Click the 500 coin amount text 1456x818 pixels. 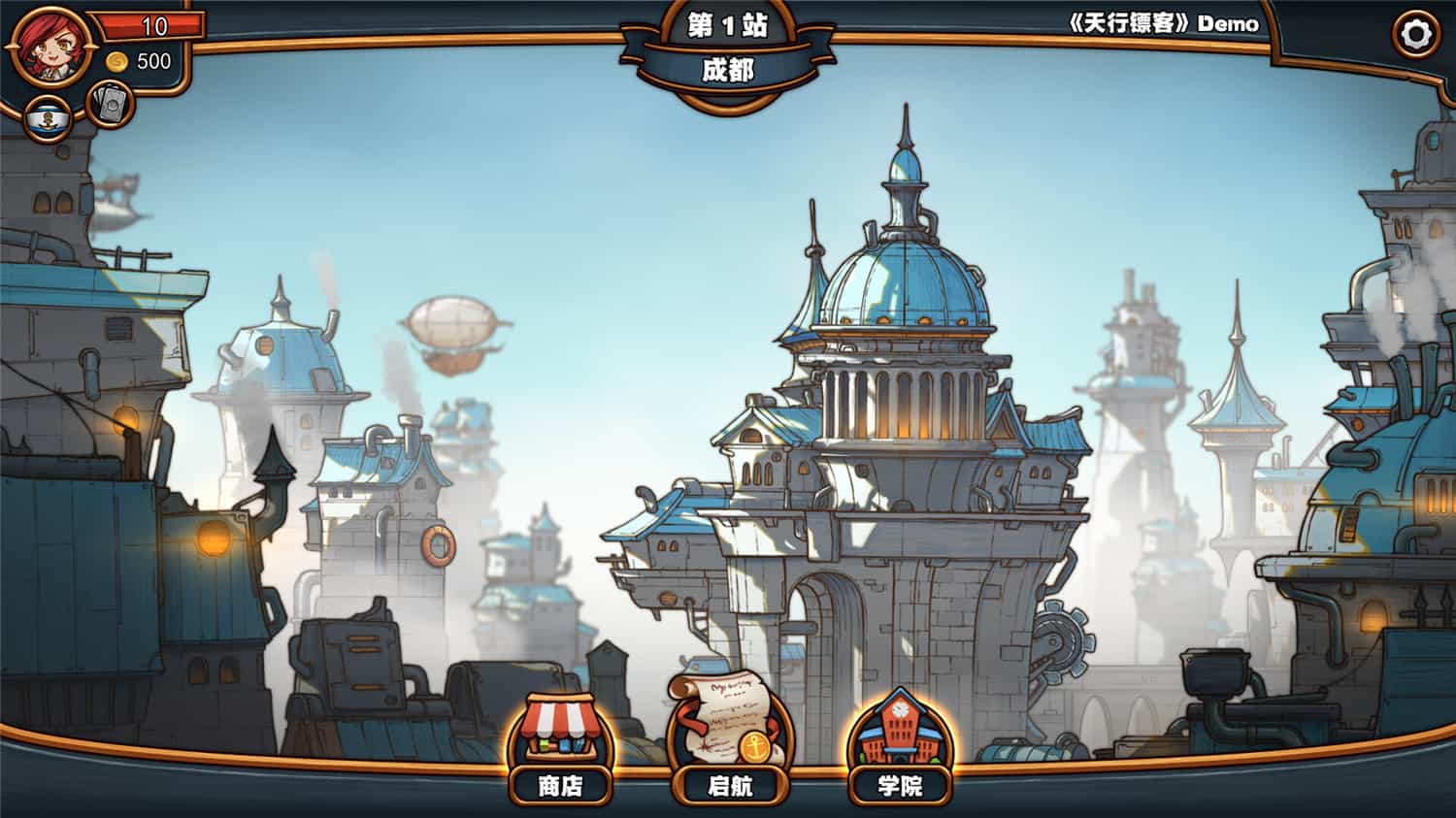coord(148,66)
